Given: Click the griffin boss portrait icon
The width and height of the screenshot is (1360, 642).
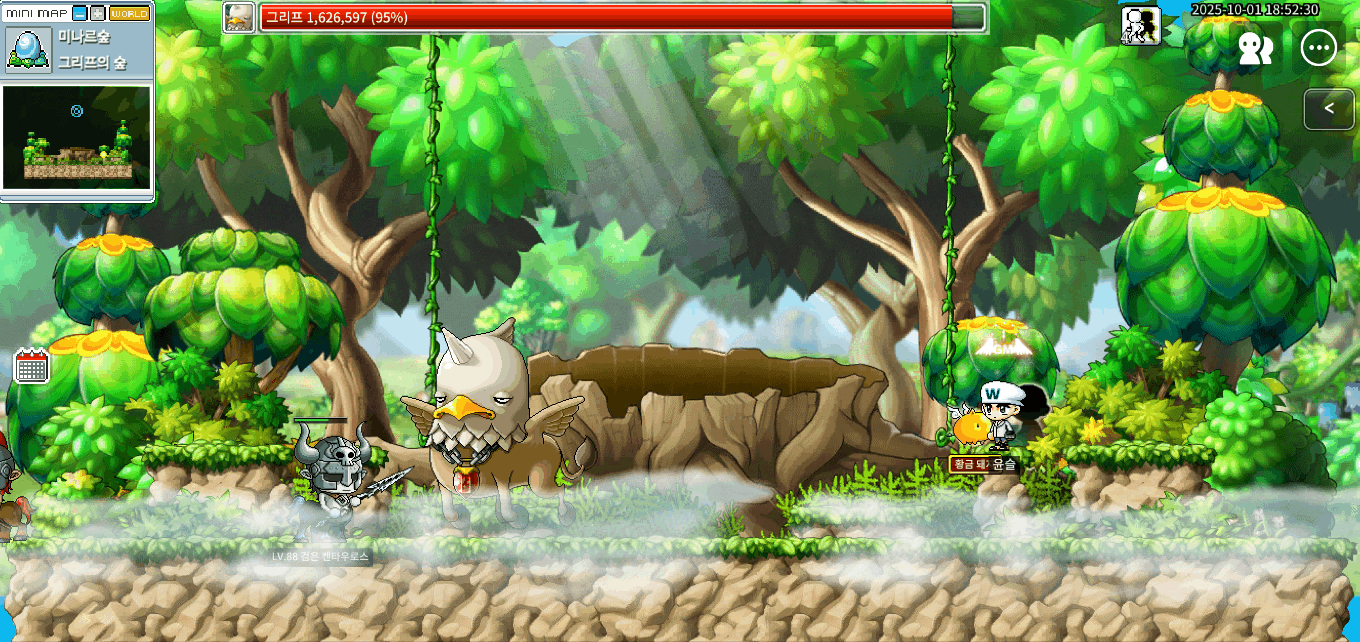Looking at the screenshot, I should [x=238, y=17].
